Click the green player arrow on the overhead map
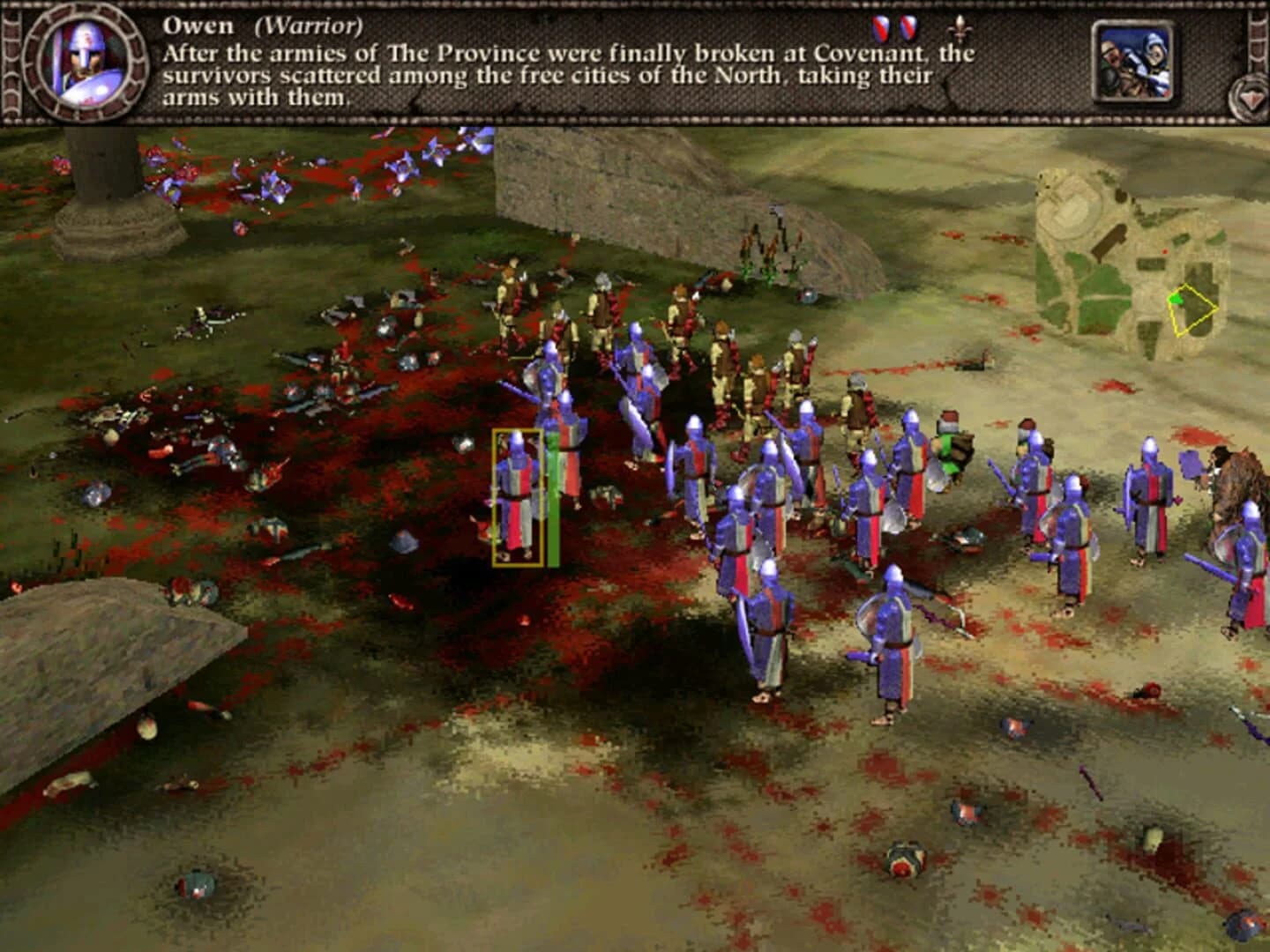 [x=1177, y=300]
